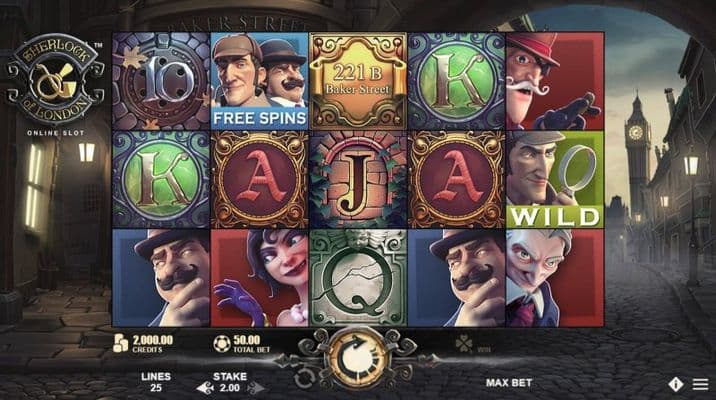Increase the stake with the right arrow
The image size is (716, 400).
pos(254,387)
